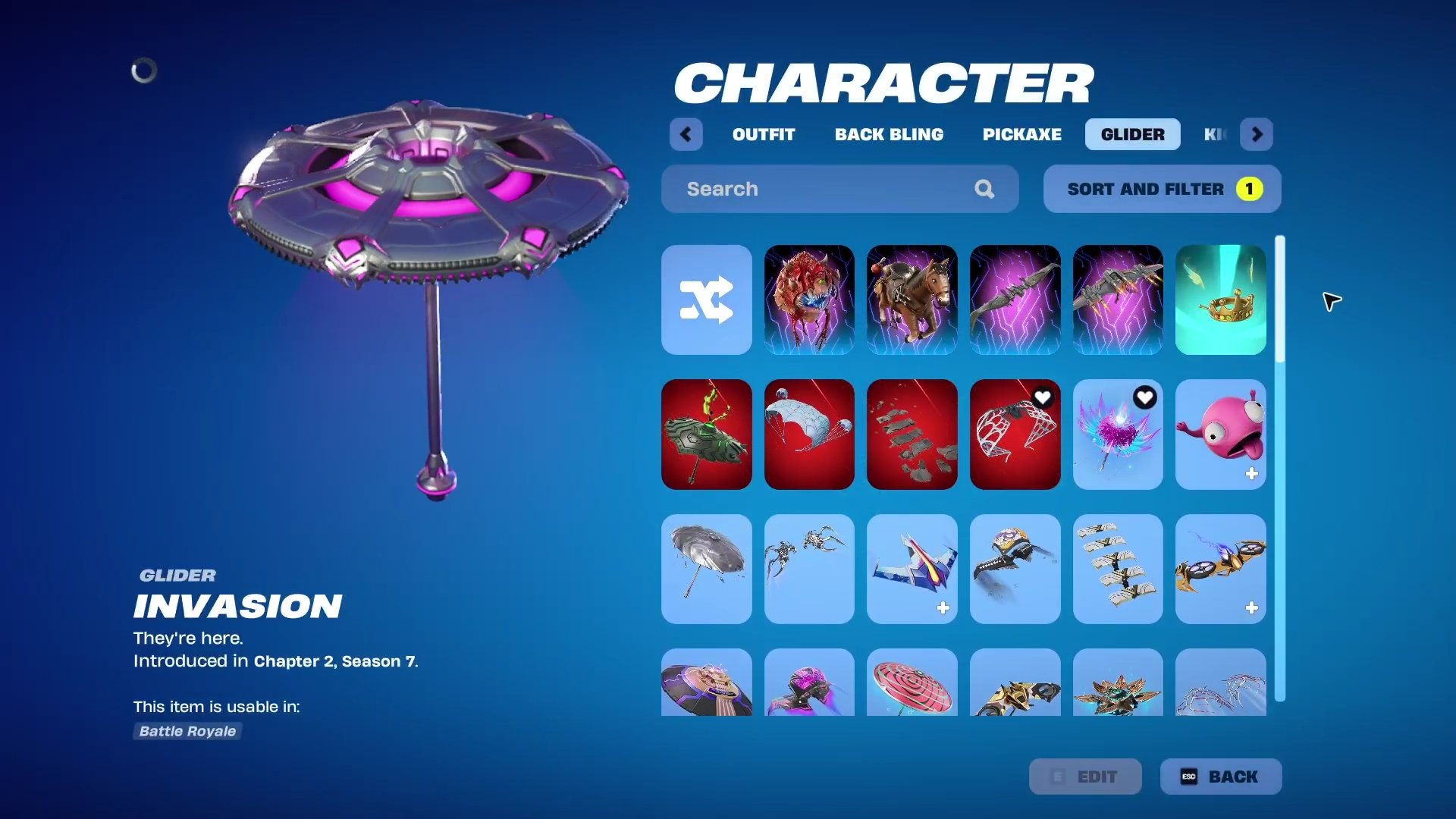Viewport: 1456px width, 819px height.
Task: Go to previous locker category with left arrow
Action: pos(686,134)
